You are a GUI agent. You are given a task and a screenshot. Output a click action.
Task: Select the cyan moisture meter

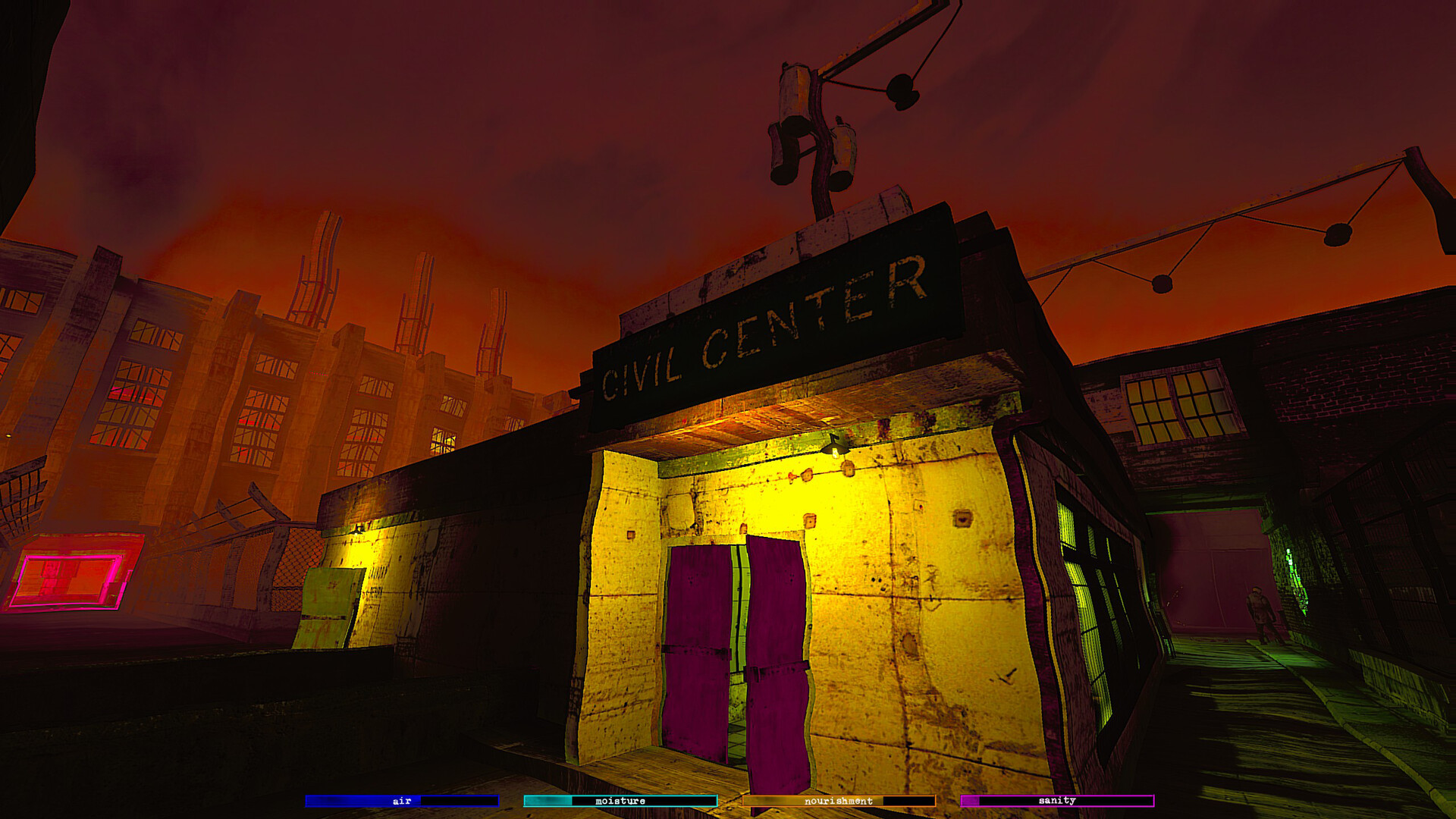pos(620,800)
